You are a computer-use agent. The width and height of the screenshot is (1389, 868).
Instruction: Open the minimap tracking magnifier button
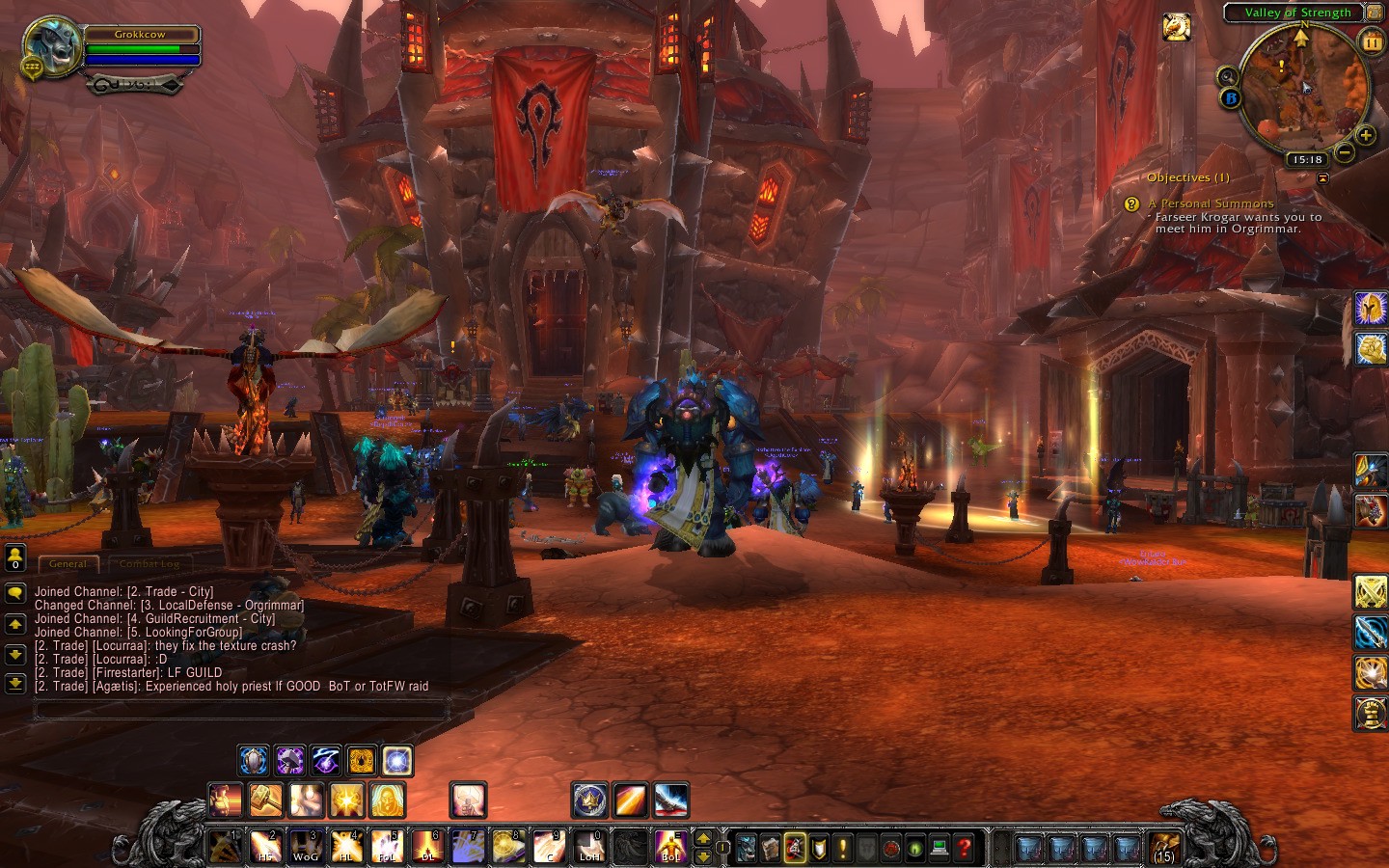coord(1227,76)
